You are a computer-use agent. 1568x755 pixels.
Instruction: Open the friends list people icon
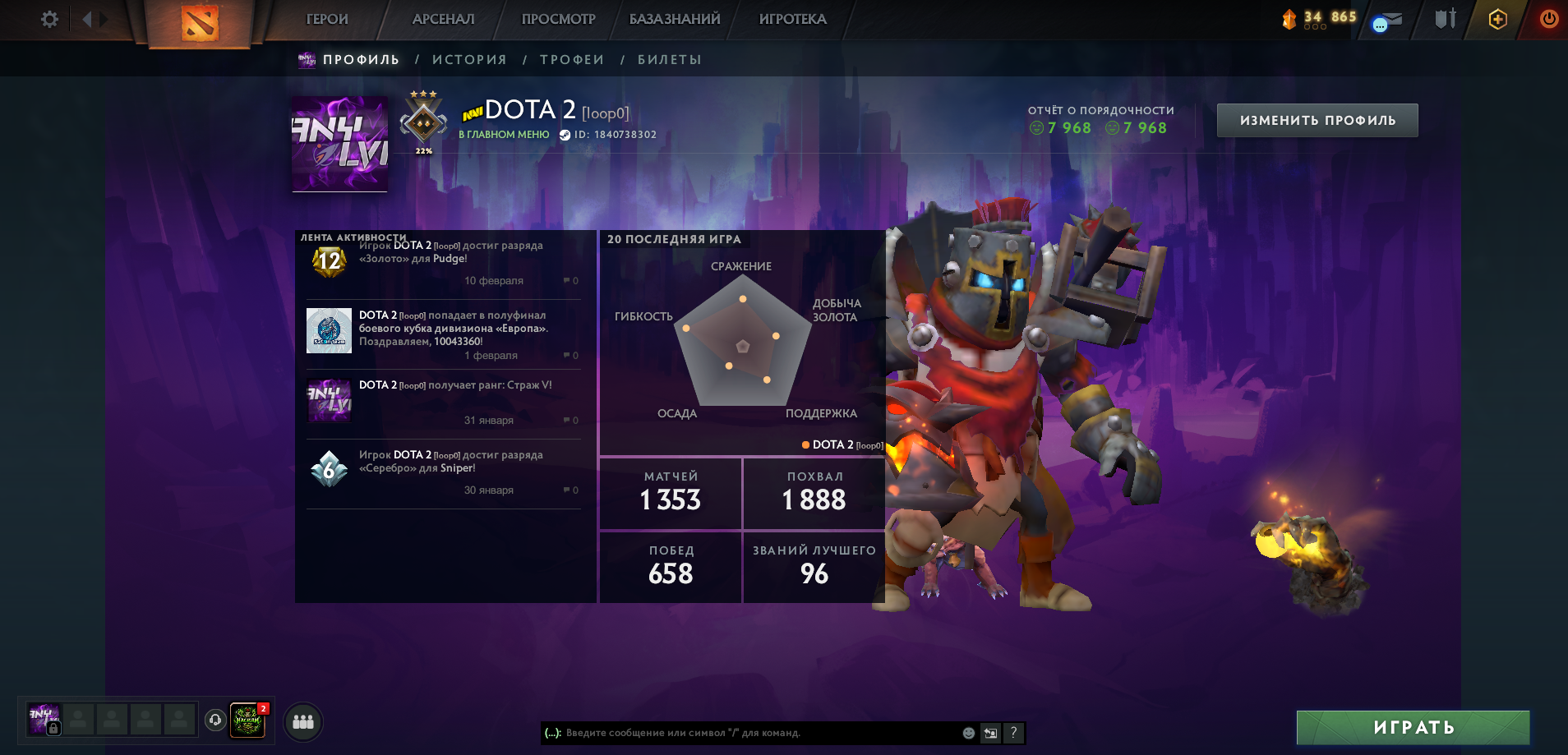pyautogui.click(x=302, y=720)
